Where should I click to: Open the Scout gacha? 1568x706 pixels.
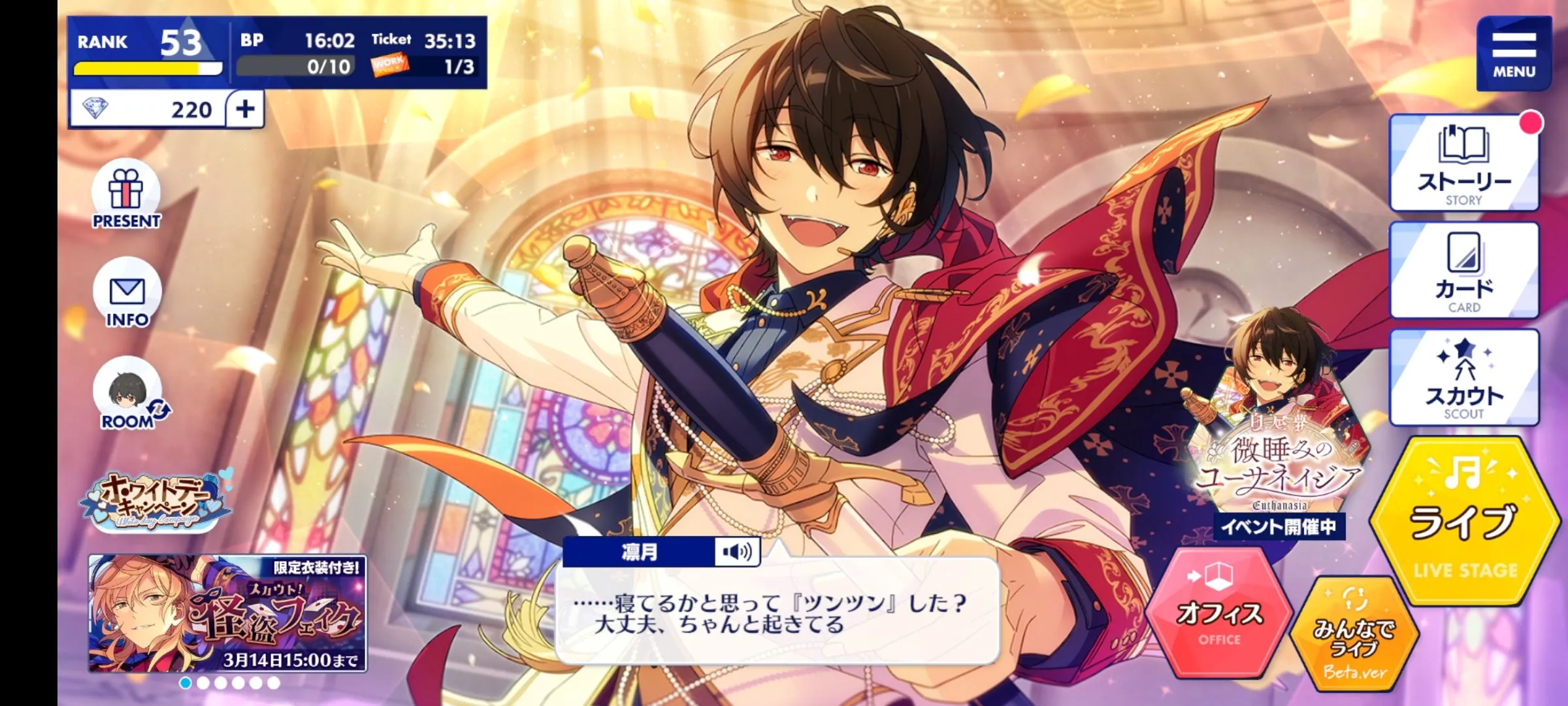(x=1464, y=378)
